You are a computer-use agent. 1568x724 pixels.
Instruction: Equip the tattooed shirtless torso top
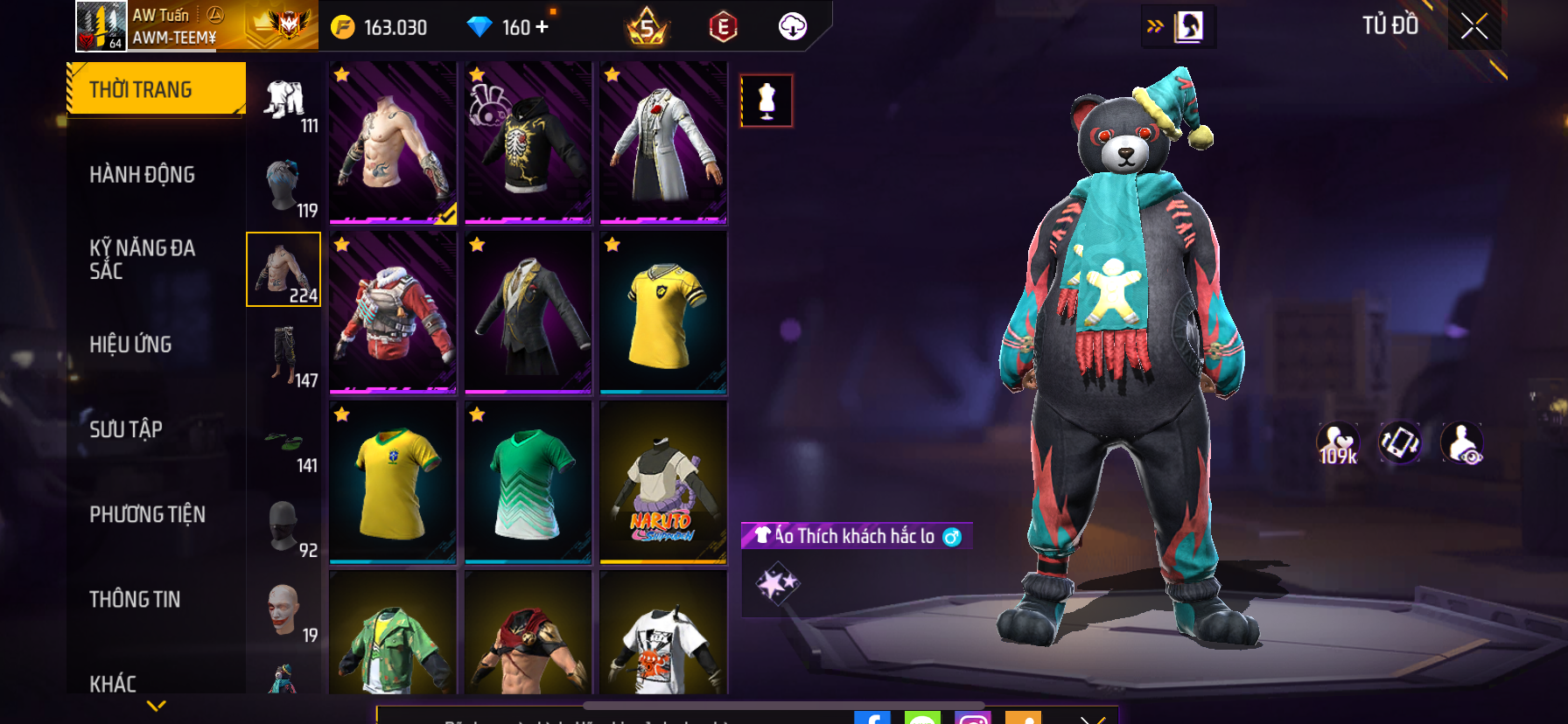coord(393,143)
